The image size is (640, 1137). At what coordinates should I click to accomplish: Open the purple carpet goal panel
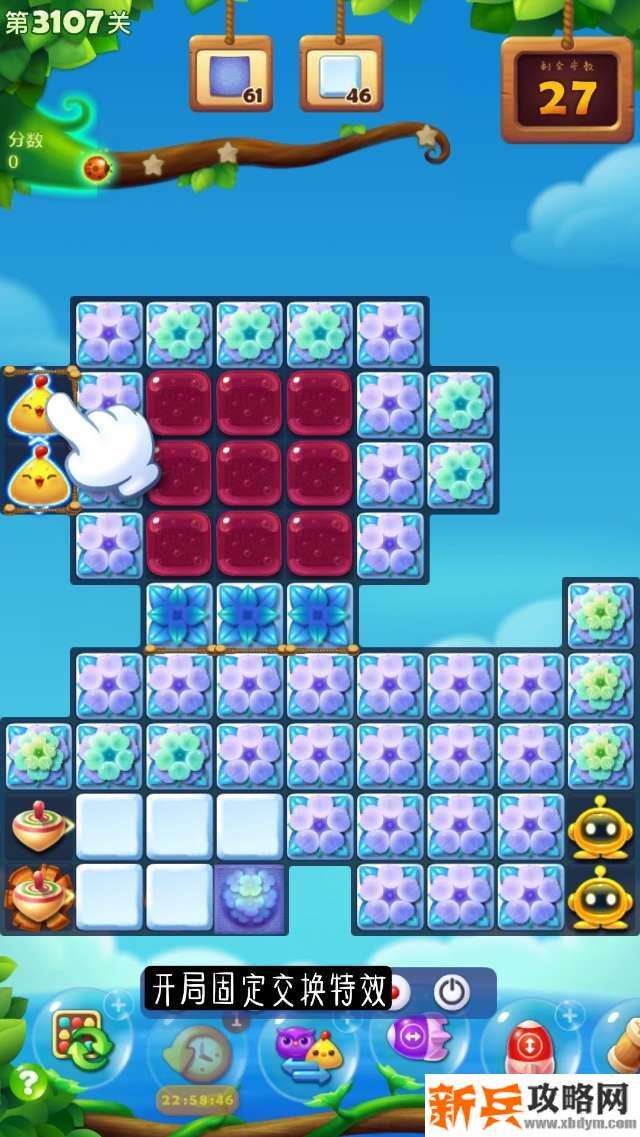(x=231, y=75)
